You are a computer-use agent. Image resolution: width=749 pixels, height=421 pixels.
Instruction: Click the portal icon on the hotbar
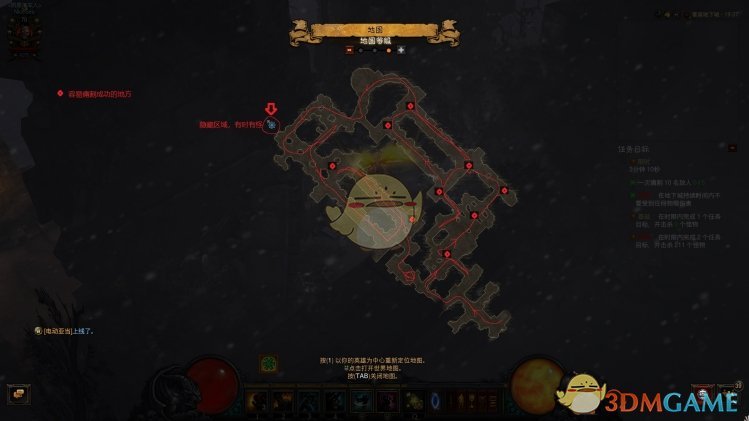[x=434, y=400]
